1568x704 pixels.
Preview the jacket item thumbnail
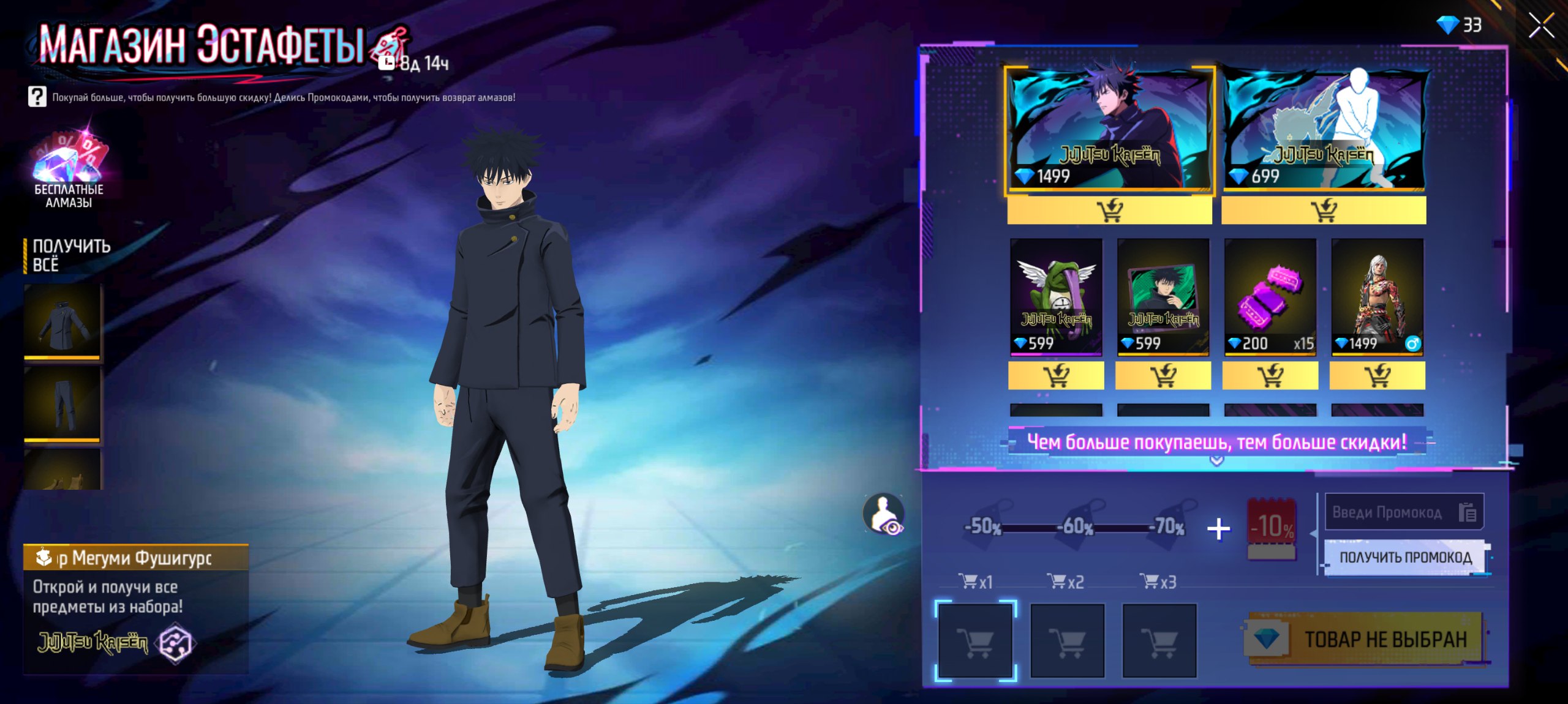[x=62, y=321]
